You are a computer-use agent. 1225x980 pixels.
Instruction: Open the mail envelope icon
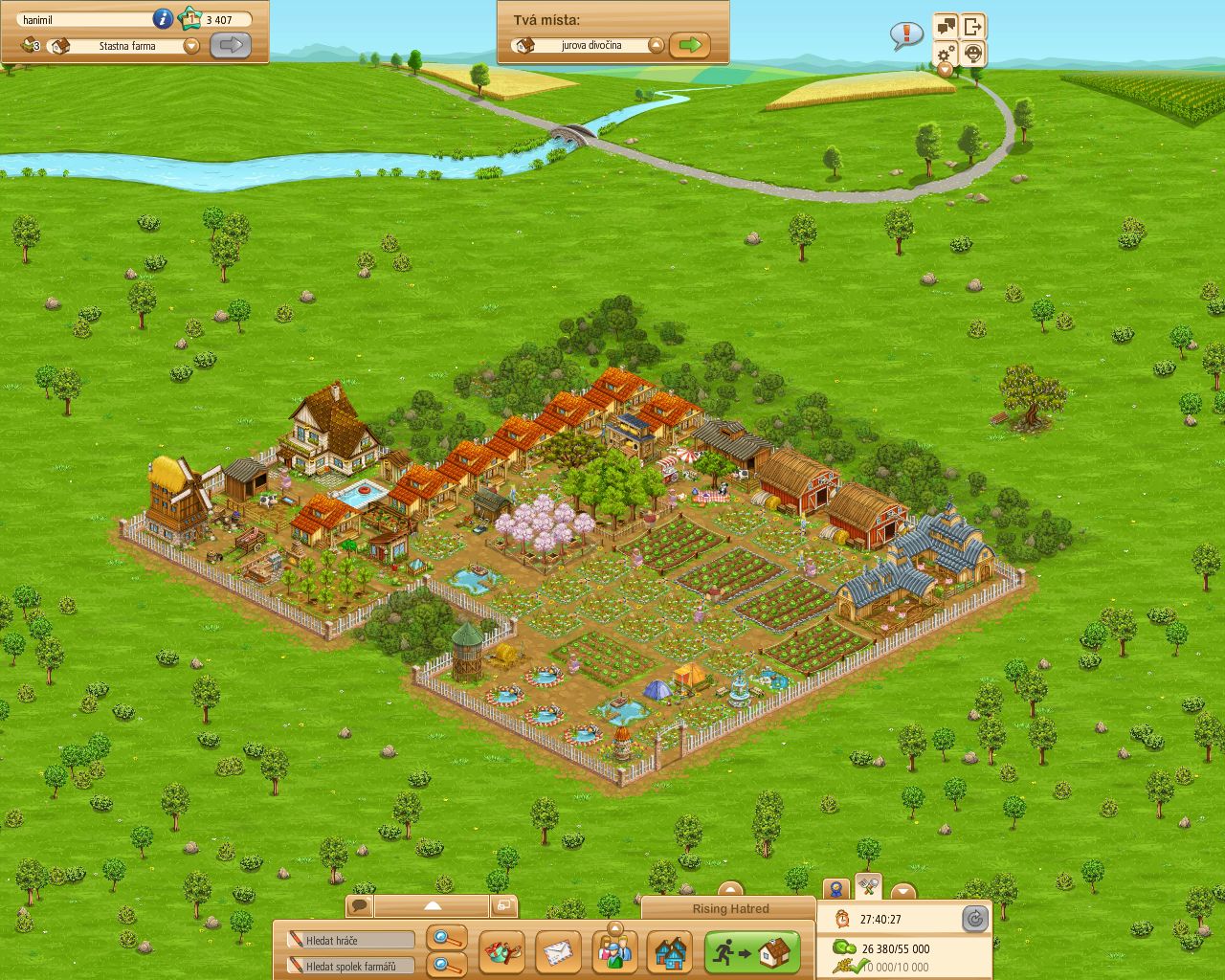[x=558, y=952]
